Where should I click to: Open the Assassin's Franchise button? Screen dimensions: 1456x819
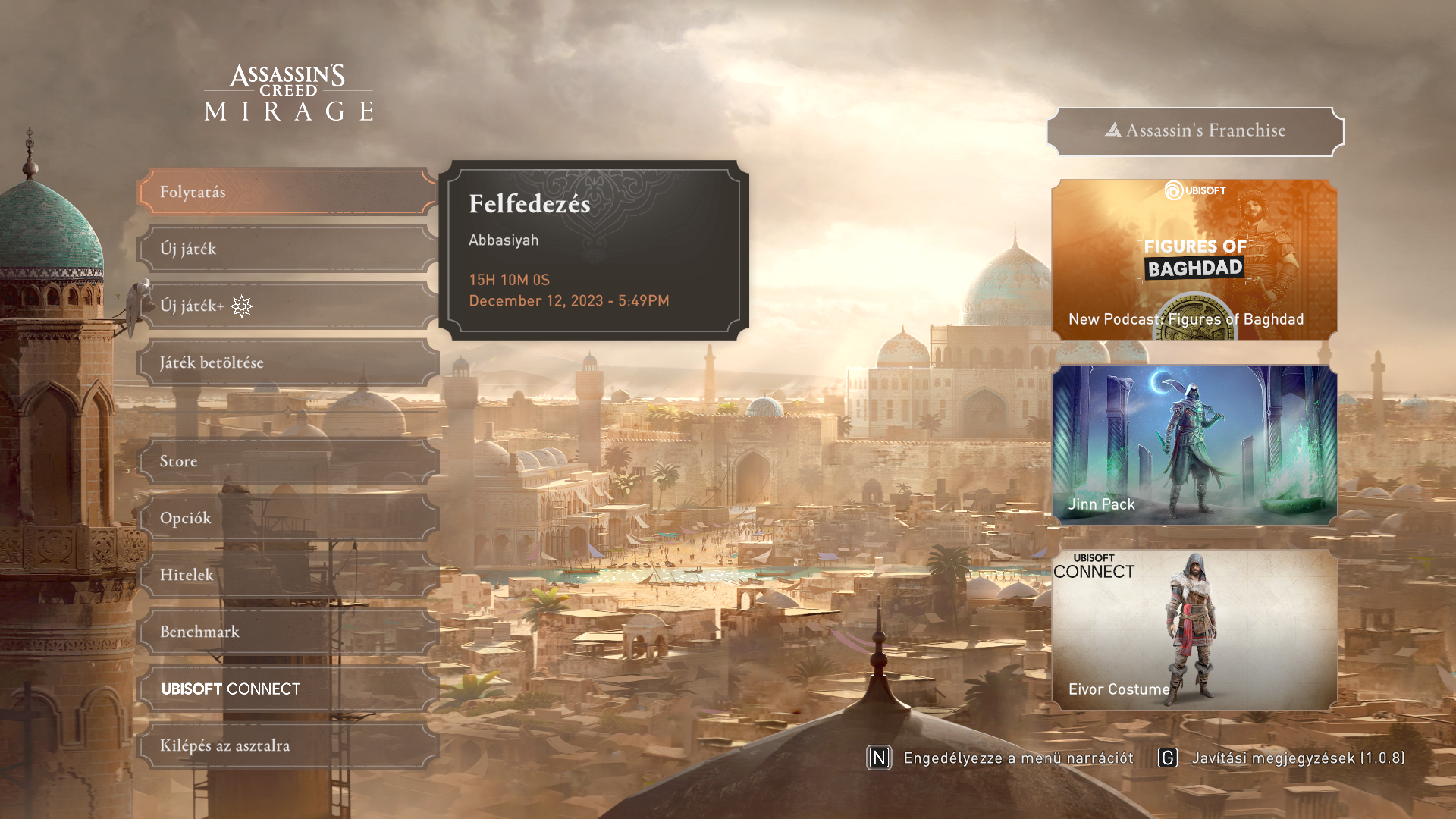point(1195,130)
